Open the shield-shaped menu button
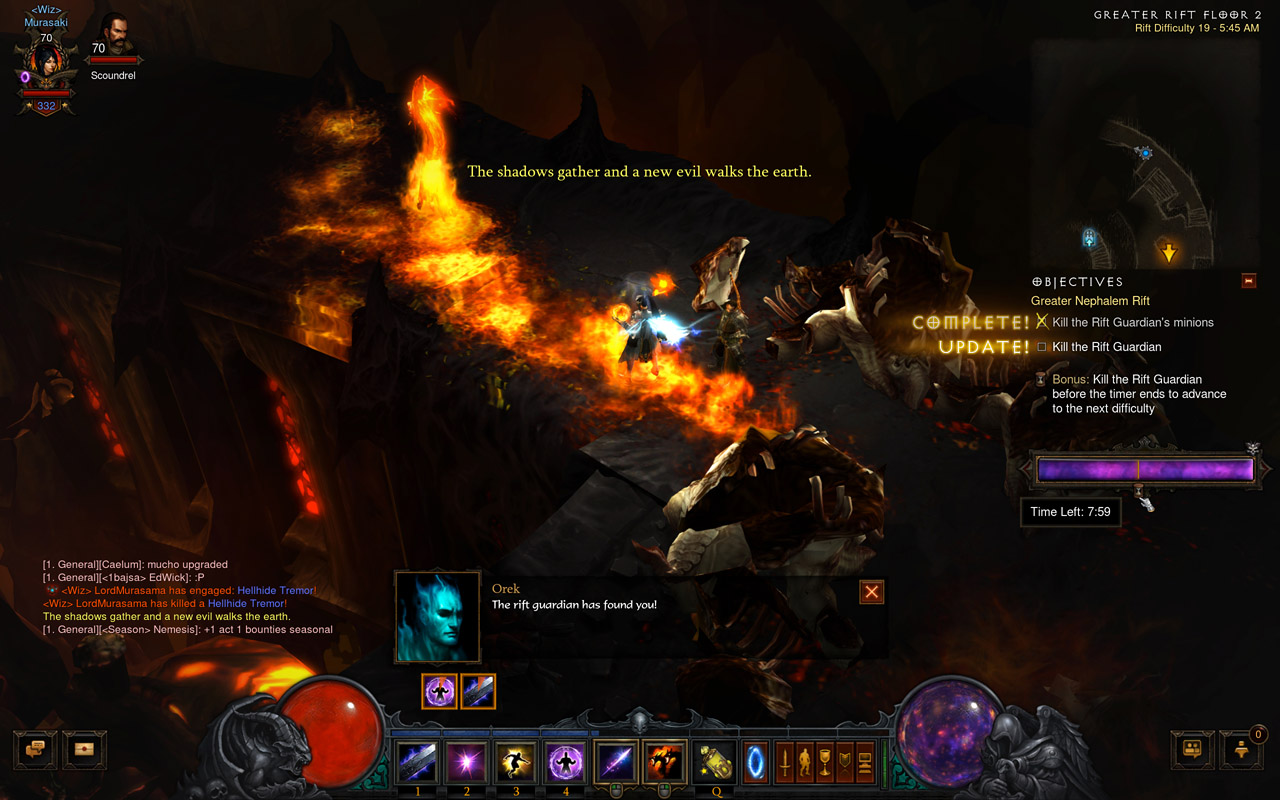This screenshot has width=1280, height=800. 845,762
